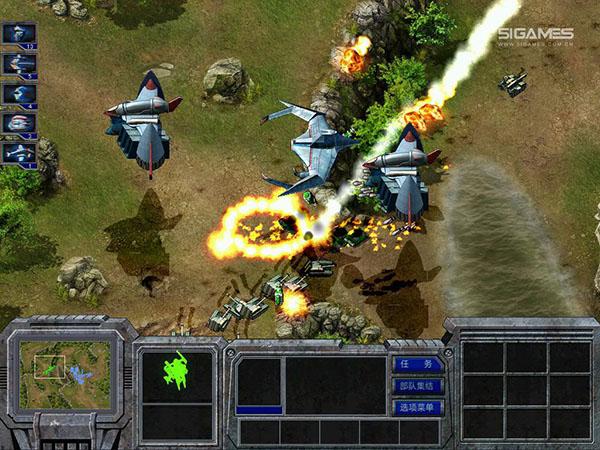Click the green selected-unit portrait

click(x=176, y=372)
